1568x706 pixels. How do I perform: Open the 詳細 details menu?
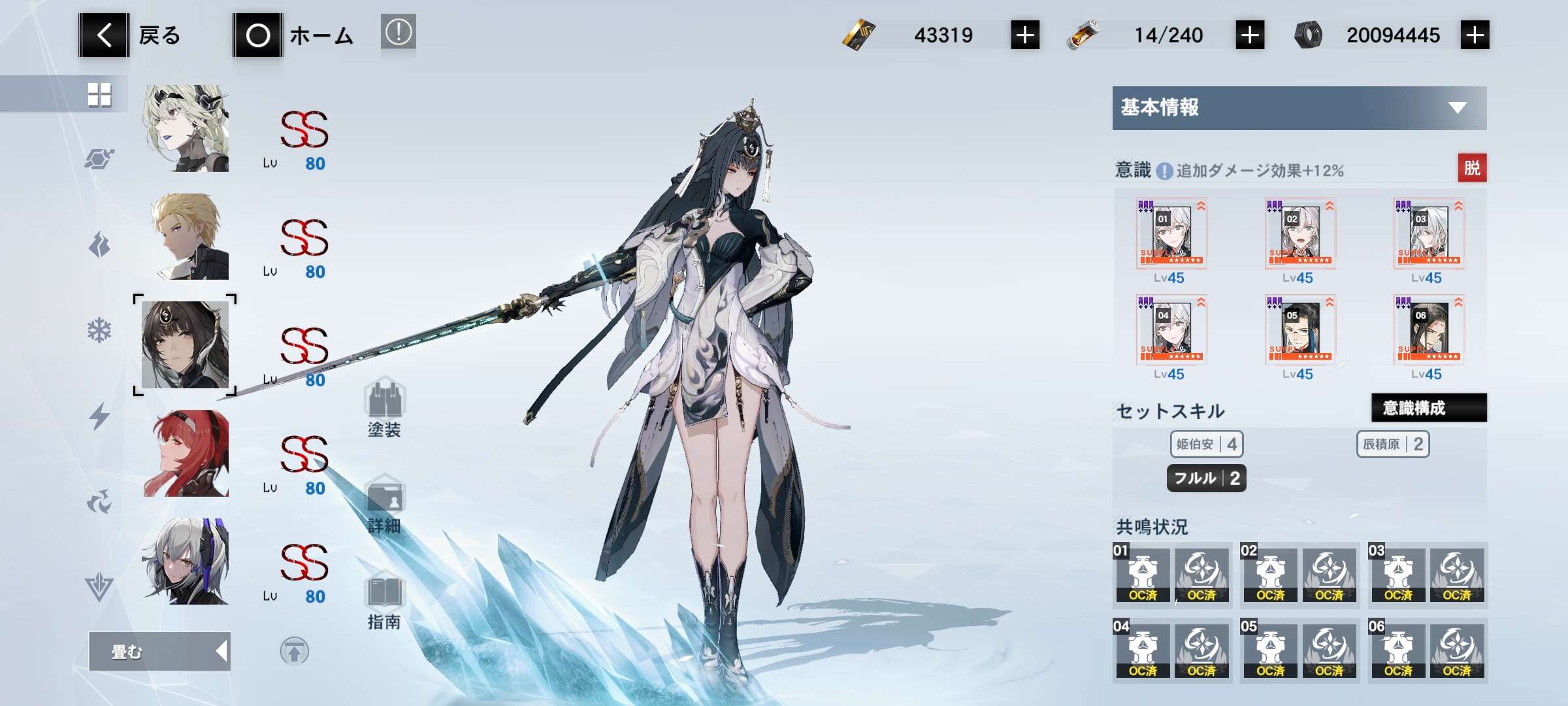(385, 506)
